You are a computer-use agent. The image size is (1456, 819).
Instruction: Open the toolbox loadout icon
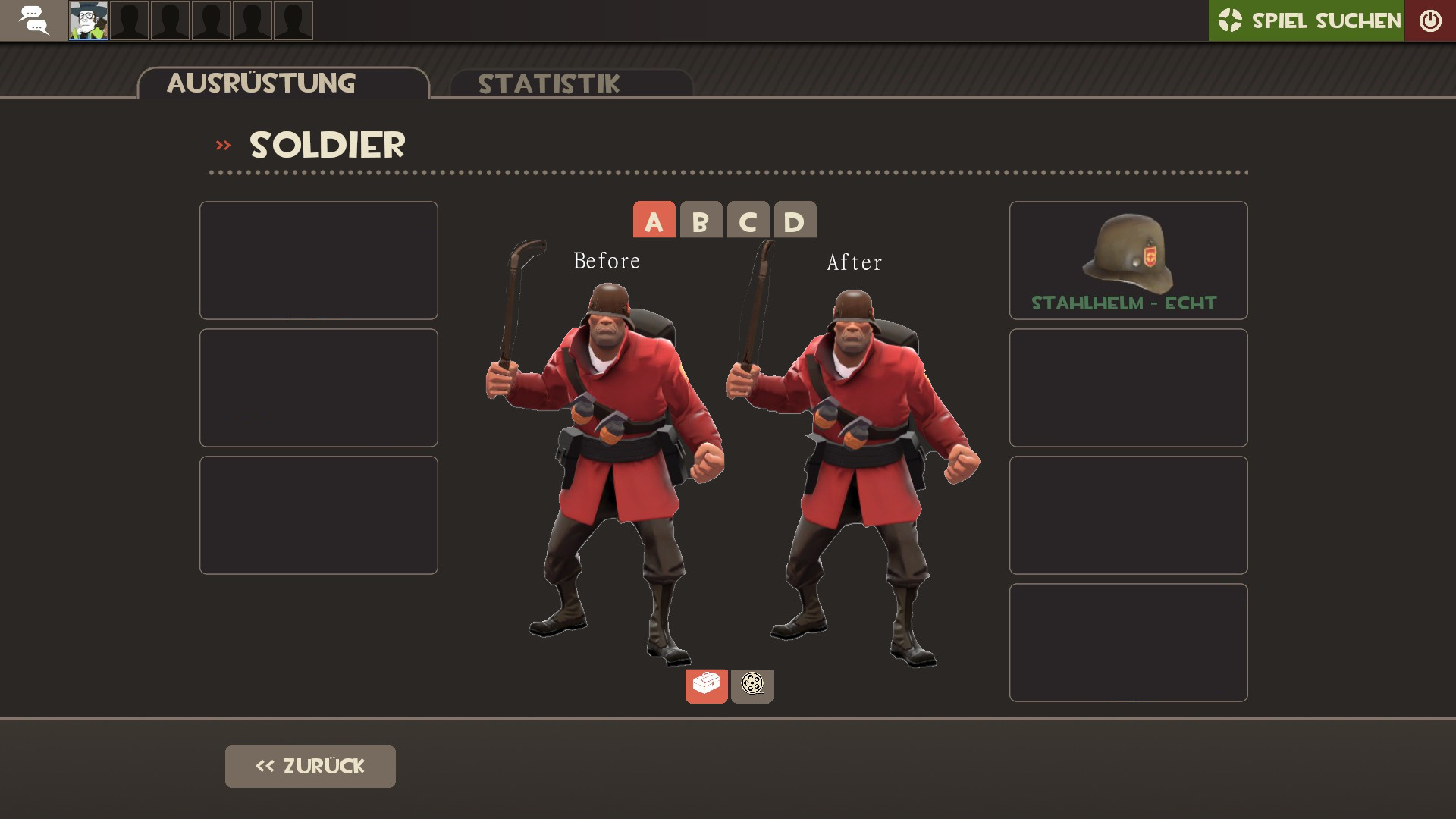(706, 686)
